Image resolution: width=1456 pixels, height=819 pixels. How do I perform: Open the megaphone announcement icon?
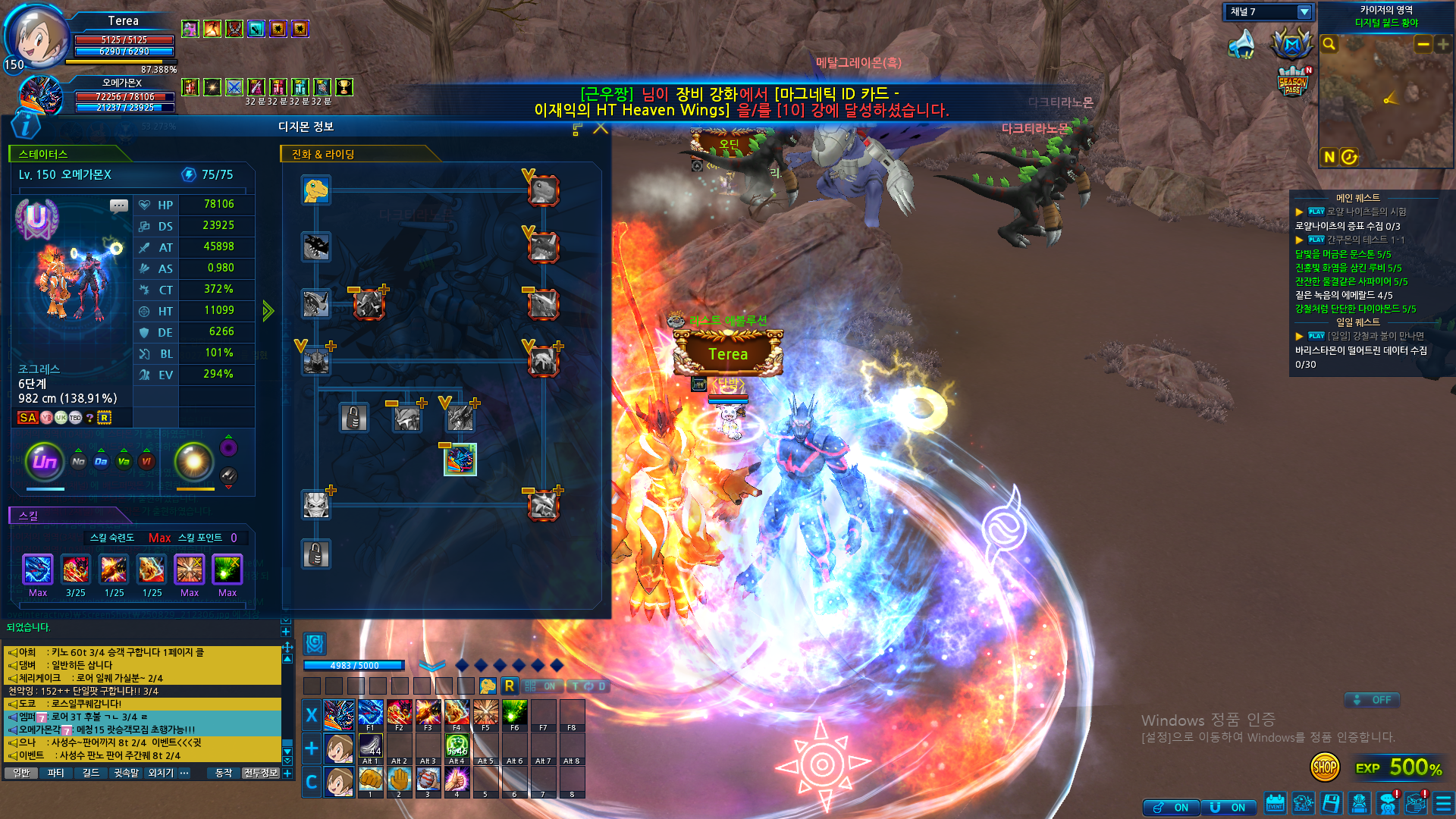pyautogui.click(x=1242, y=45)
